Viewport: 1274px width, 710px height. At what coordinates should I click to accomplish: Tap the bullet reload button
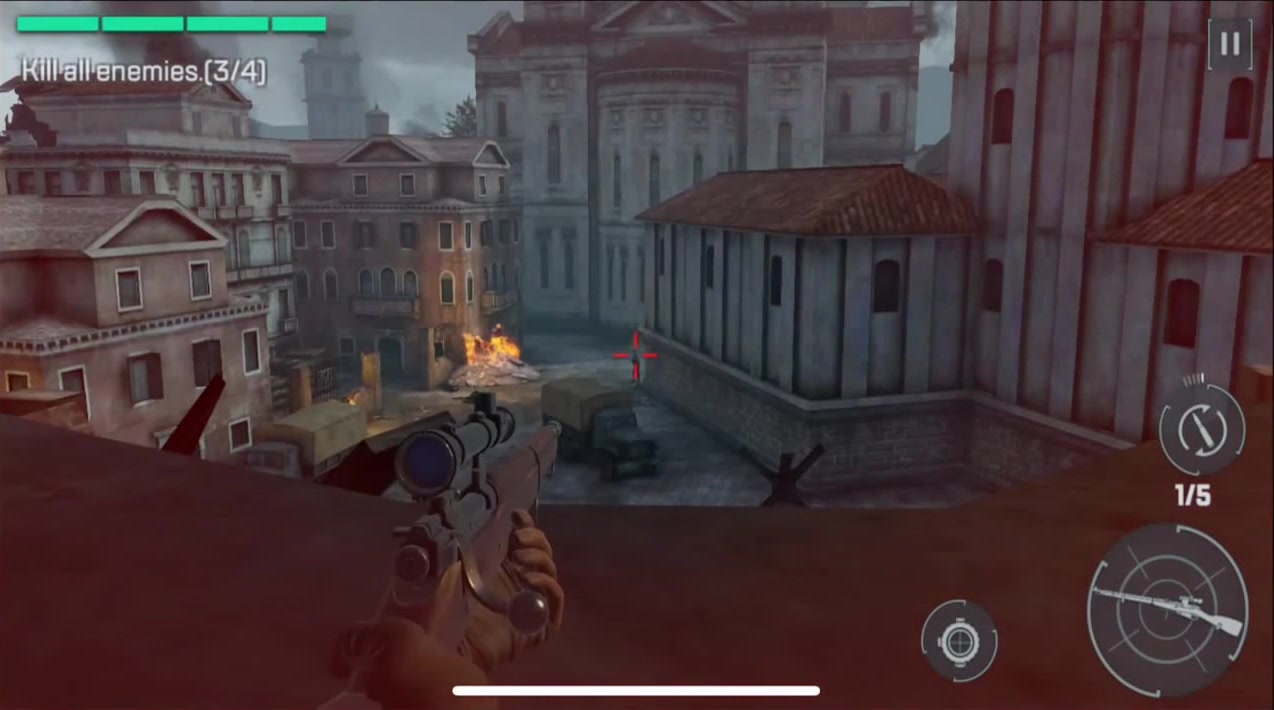pyautogui.click(x=1201, y=430)
